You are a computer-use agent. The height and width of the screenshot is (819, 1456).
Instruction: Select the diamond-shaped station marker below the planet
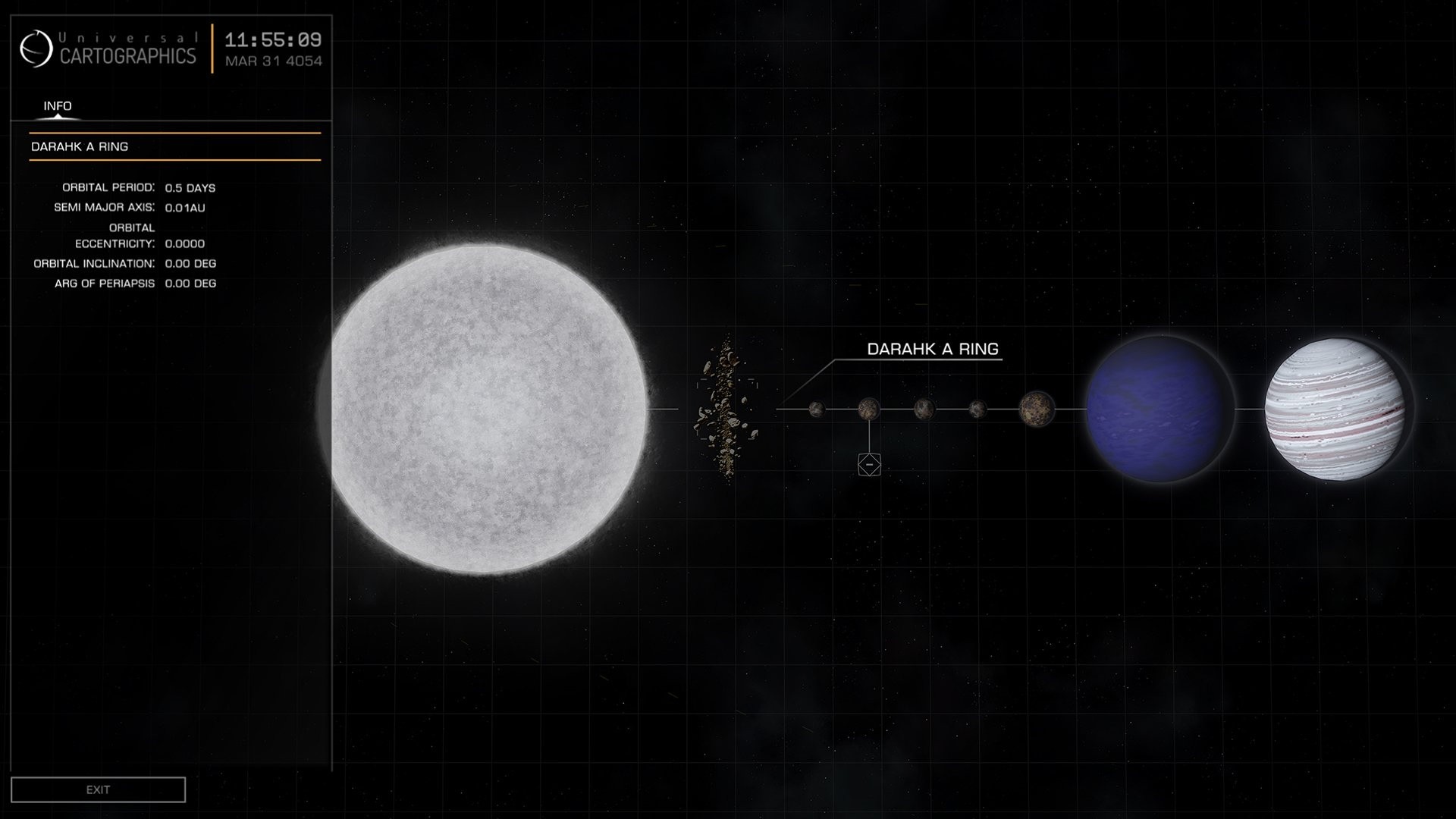click(868, 463)
